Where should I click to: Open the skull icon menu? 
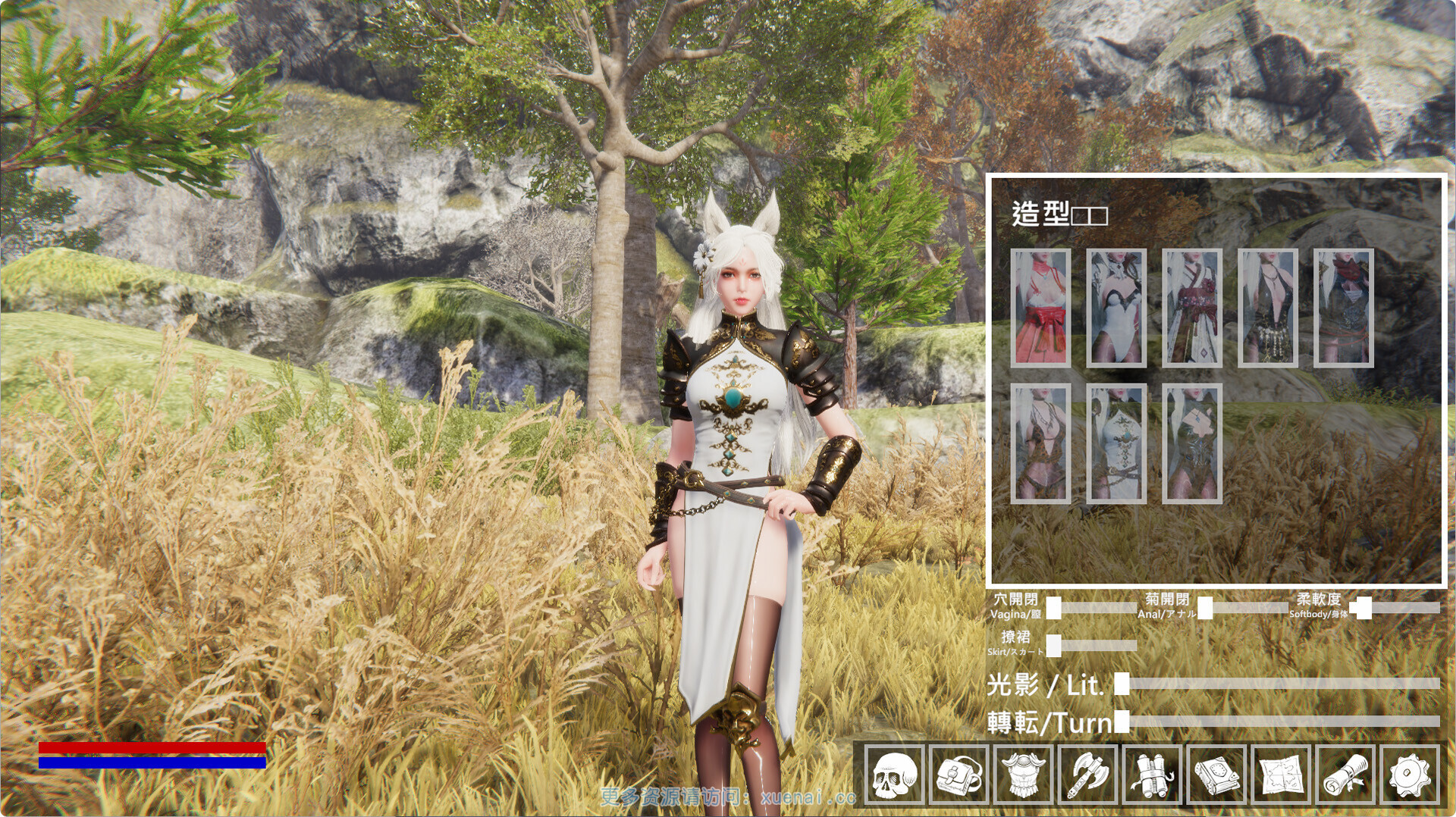coord(895,775)
